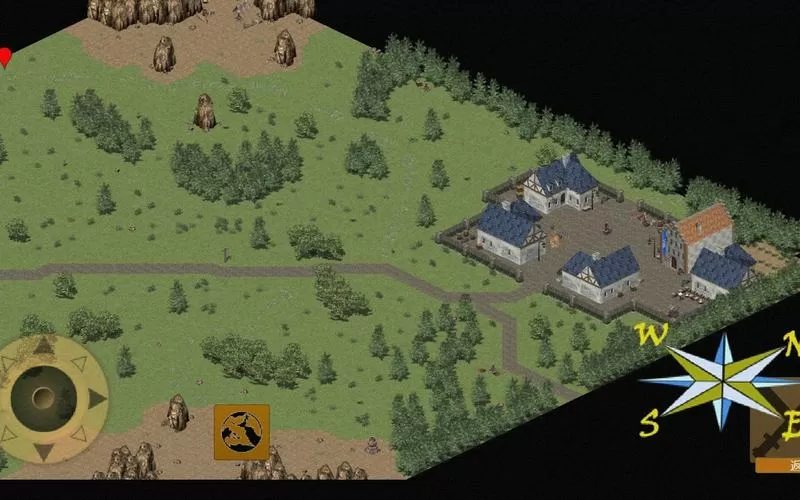Select the red map marker
This screenshot has width=800, height=500.
5,57
